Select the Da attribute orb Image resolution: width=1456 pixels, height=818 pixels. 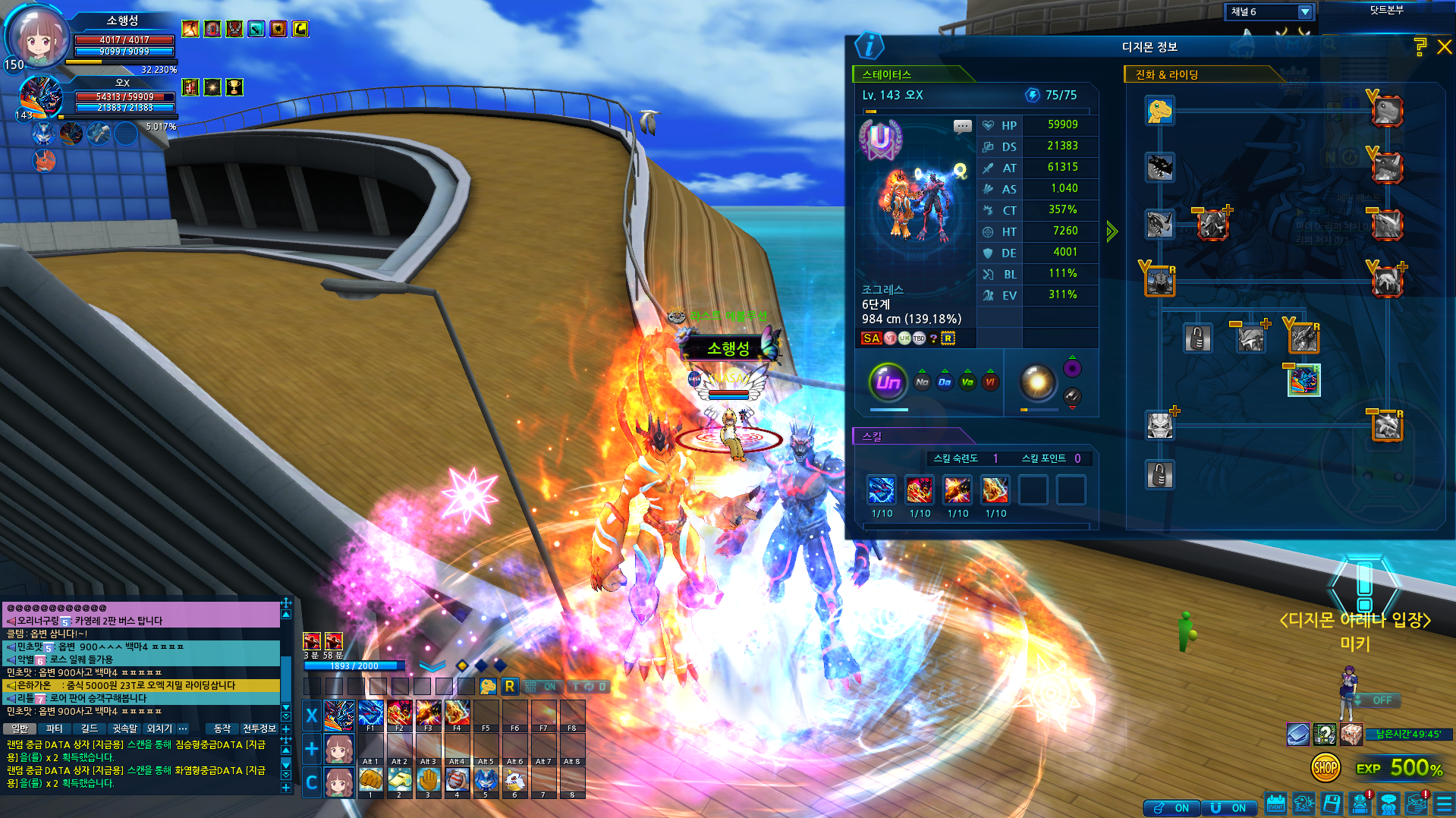pos(944,382)
